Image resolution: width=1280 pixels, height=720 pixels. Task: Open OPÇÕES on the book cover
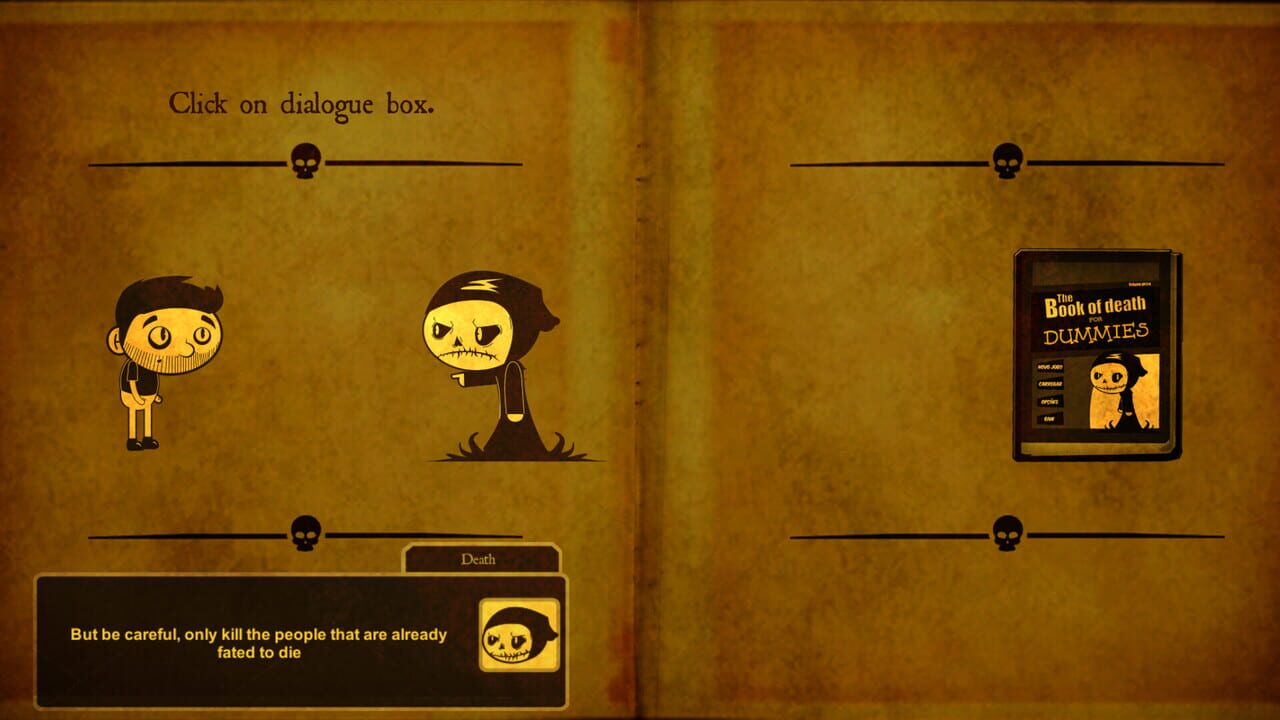1049,401
